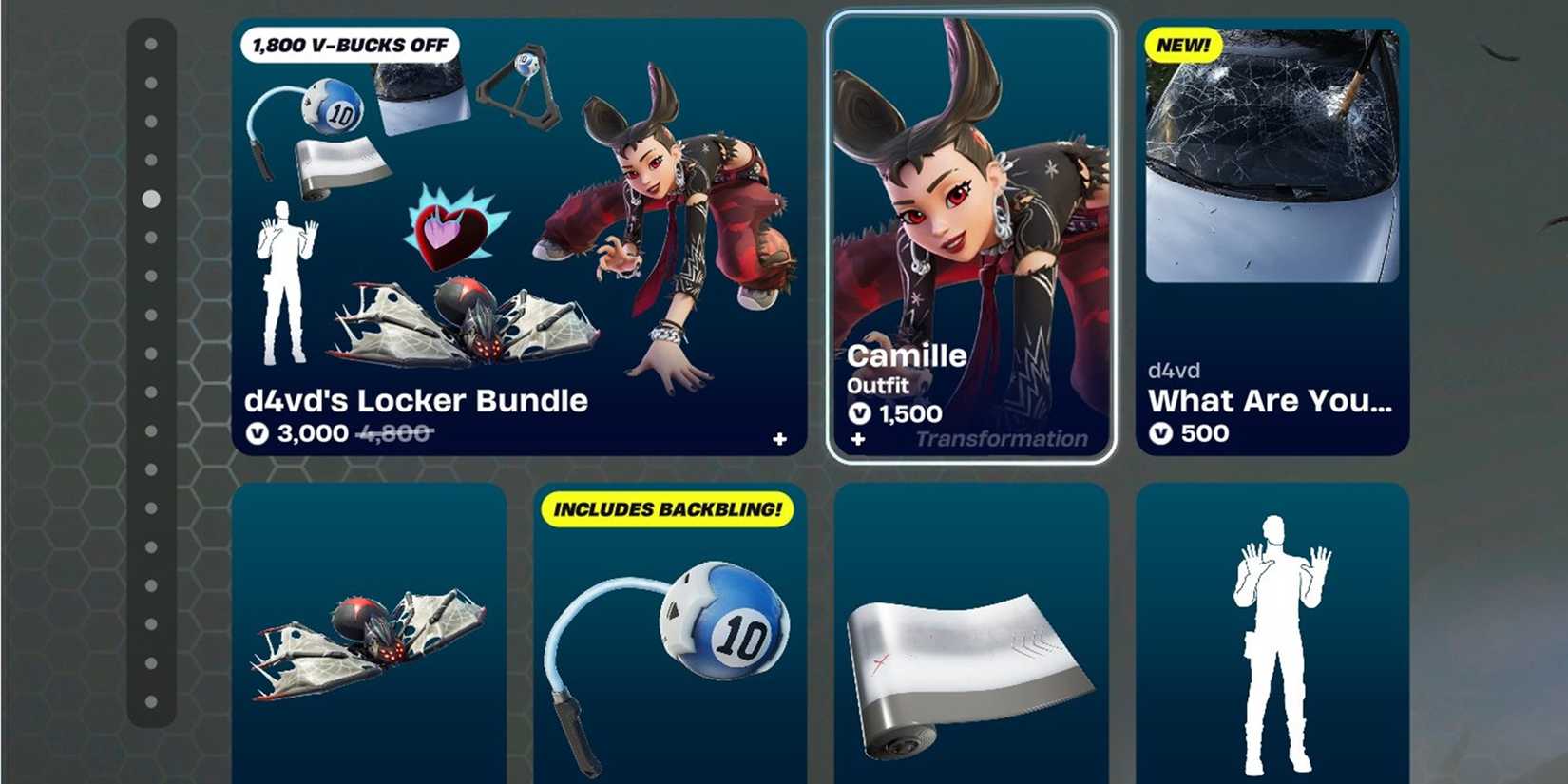The width and height of the screenshot is (1568, 784).
Task: Click the highlighted scroll dot on the left
Action: pyautogui.click(x=150, y=200)
